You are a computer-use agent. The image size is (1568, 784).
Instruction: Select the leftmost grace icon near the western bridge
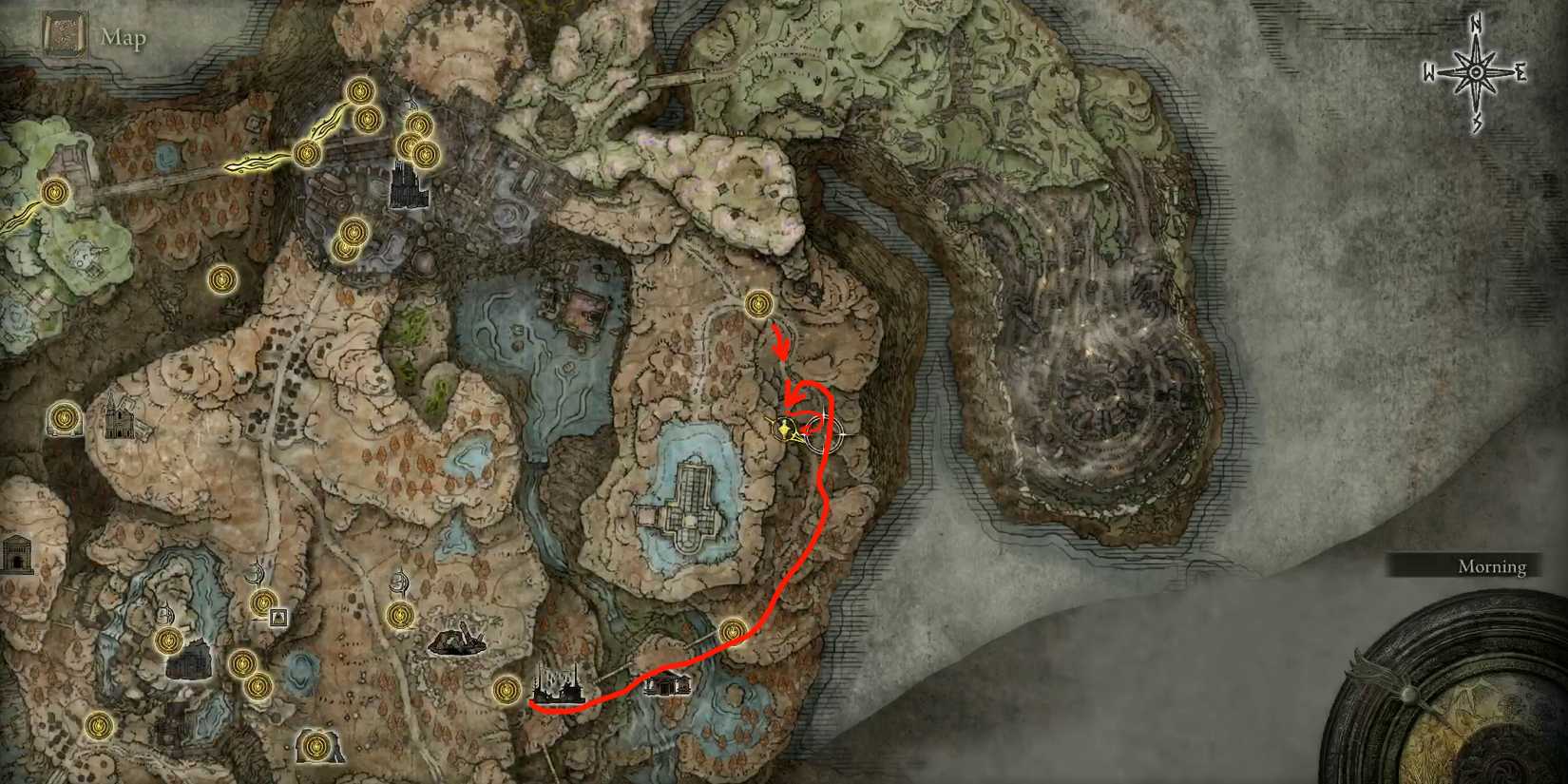point(54,193)
